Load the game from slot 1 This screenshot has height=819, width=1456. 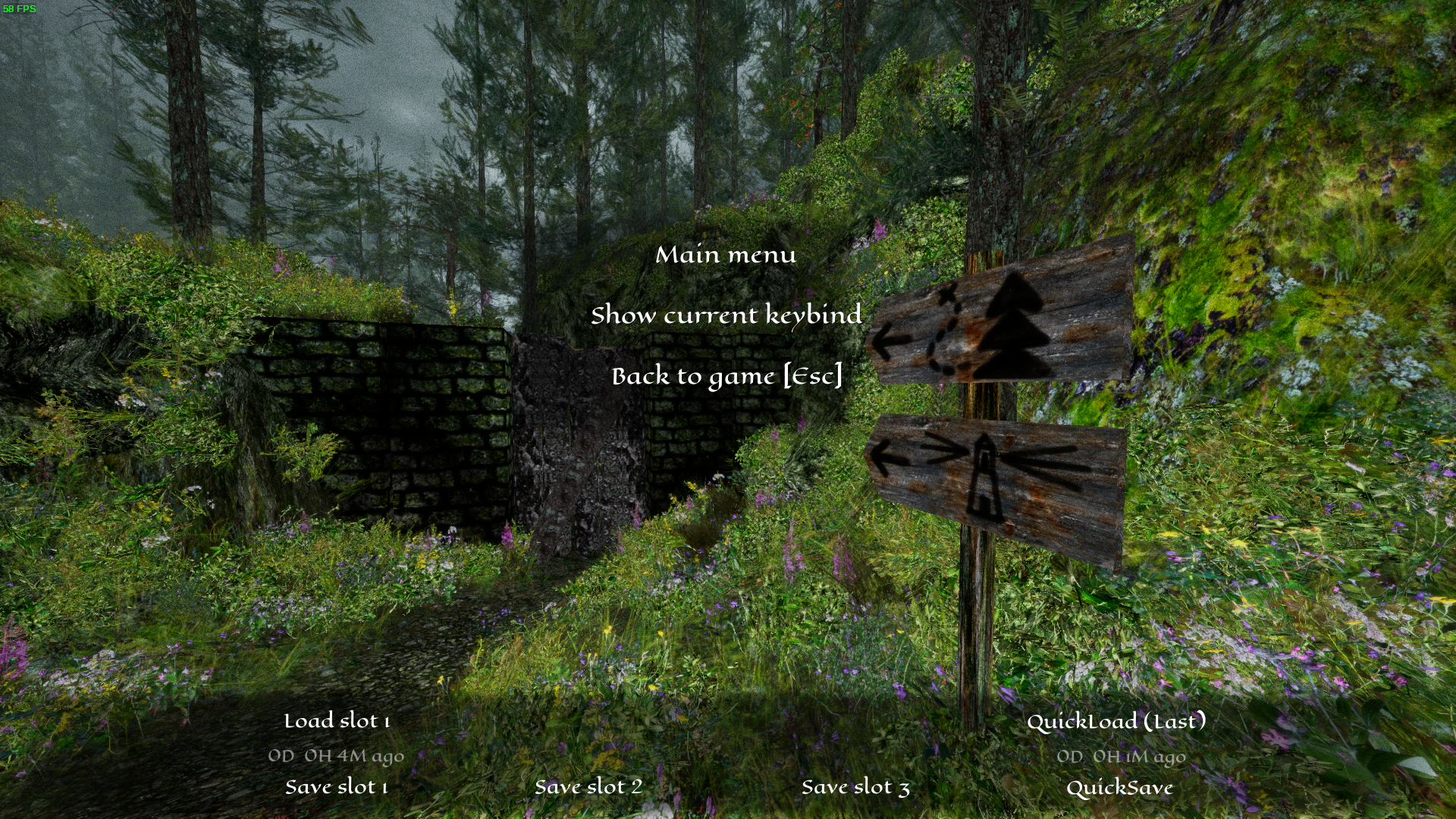point(337,721)
